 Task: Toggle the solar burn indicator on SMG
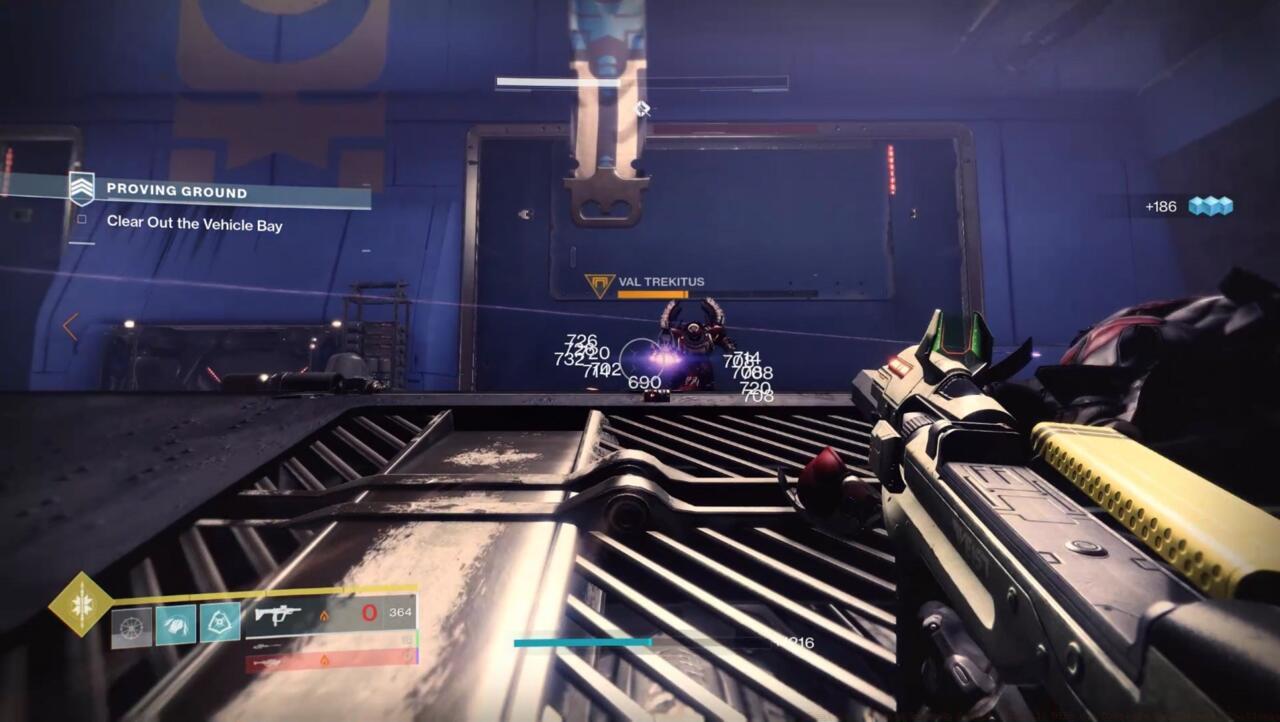click(x=325, y=617)
